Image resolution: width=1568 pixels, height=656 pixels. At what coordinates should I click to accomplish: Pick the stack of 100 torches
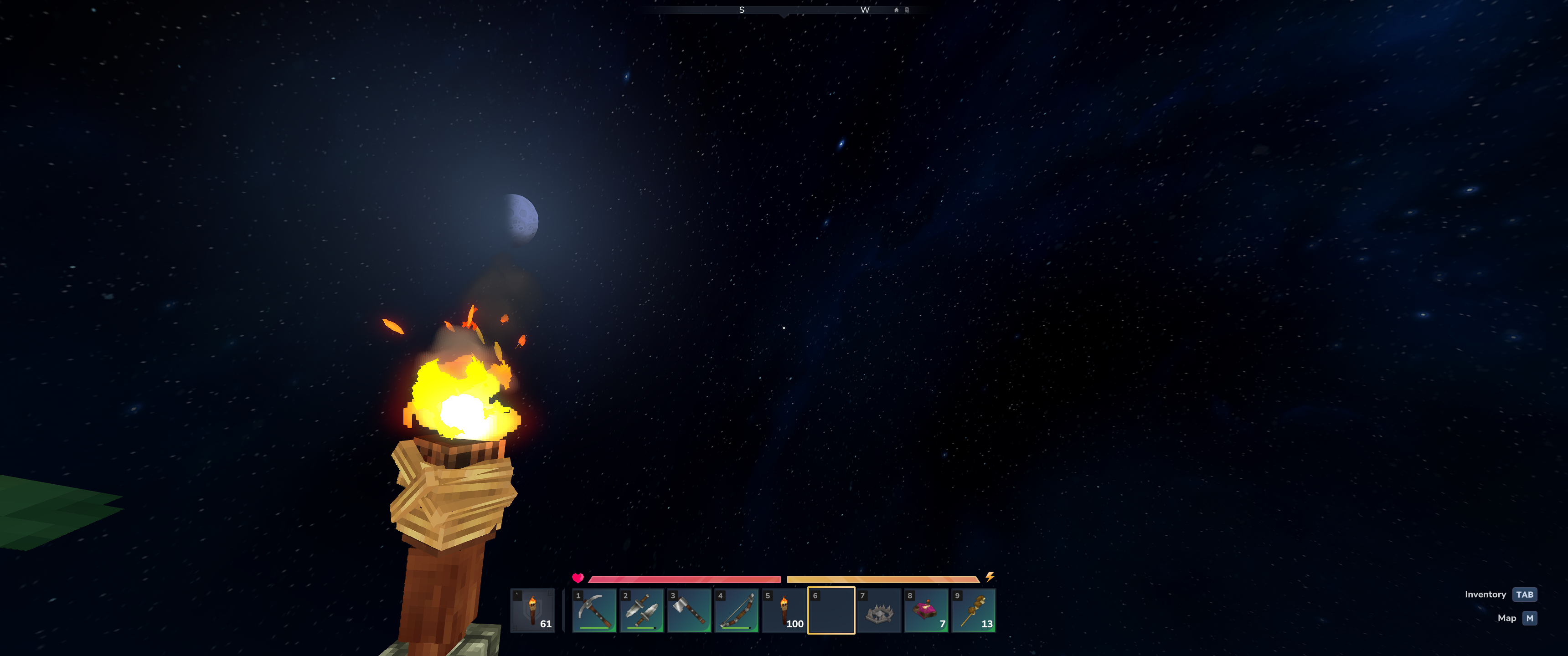click(784, 610)
